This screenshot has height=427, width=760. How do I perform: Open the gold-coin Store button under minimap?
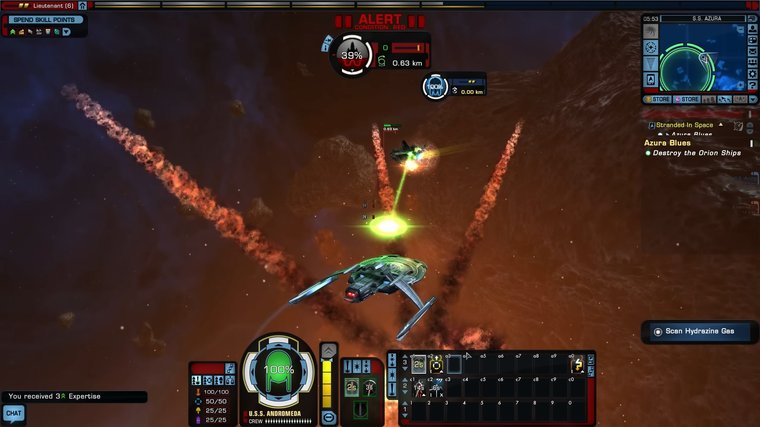tap(659, 99)
